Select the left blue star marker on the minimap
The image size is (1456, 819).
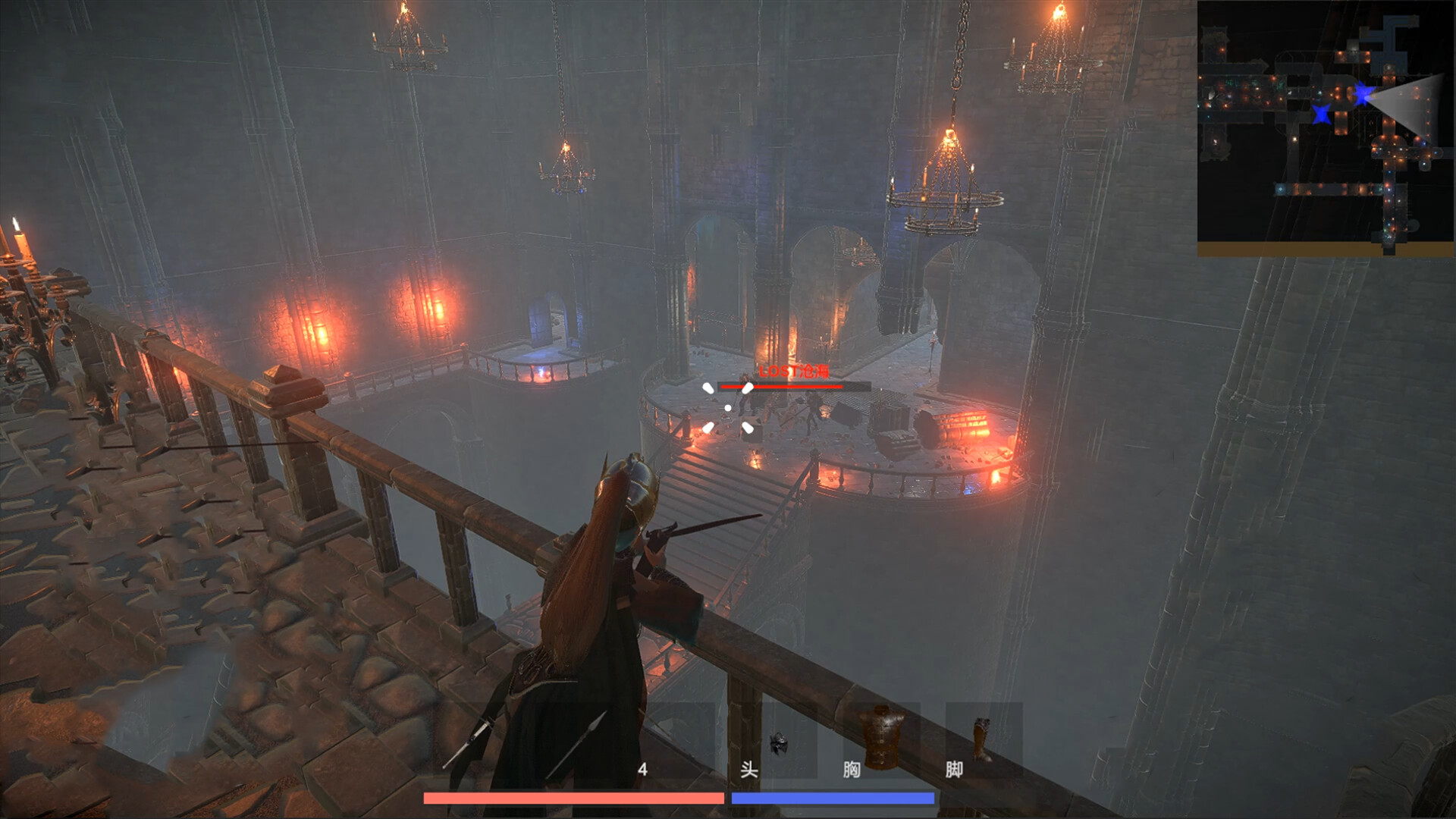click(1321, 115)
